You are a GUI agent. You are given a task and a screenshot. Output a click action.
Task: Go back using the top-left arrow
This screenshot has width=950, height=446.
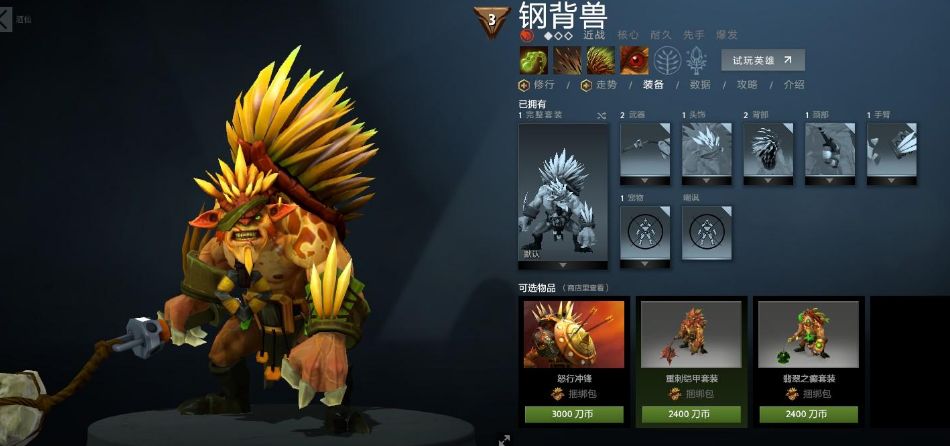pos(6,18)
